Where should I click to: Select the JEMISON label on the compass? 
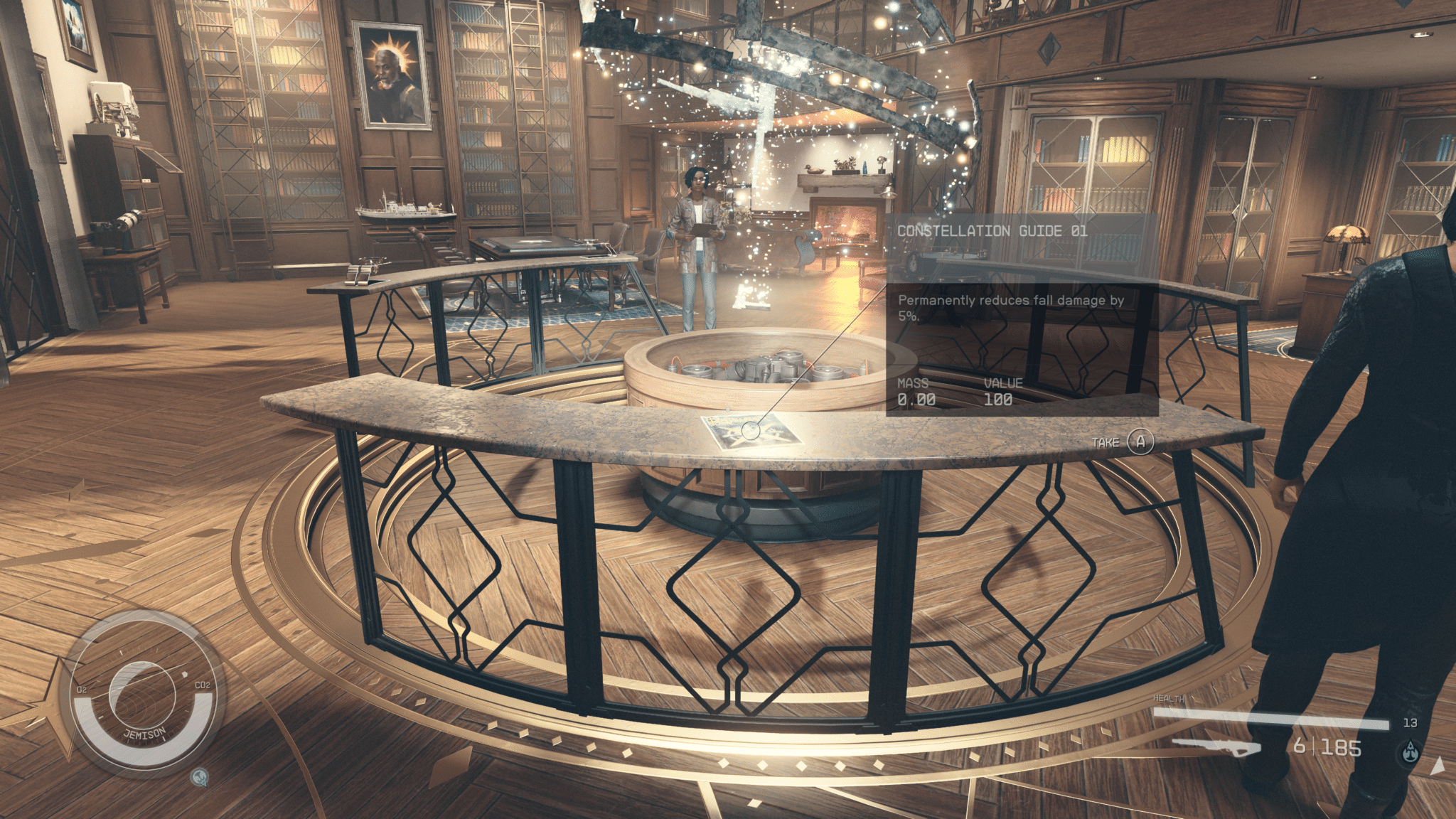(145, 732)
